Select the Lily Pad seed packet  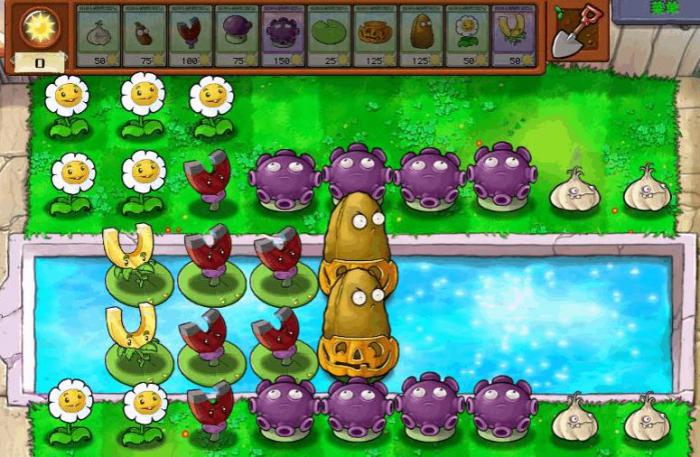coord(328,35)
